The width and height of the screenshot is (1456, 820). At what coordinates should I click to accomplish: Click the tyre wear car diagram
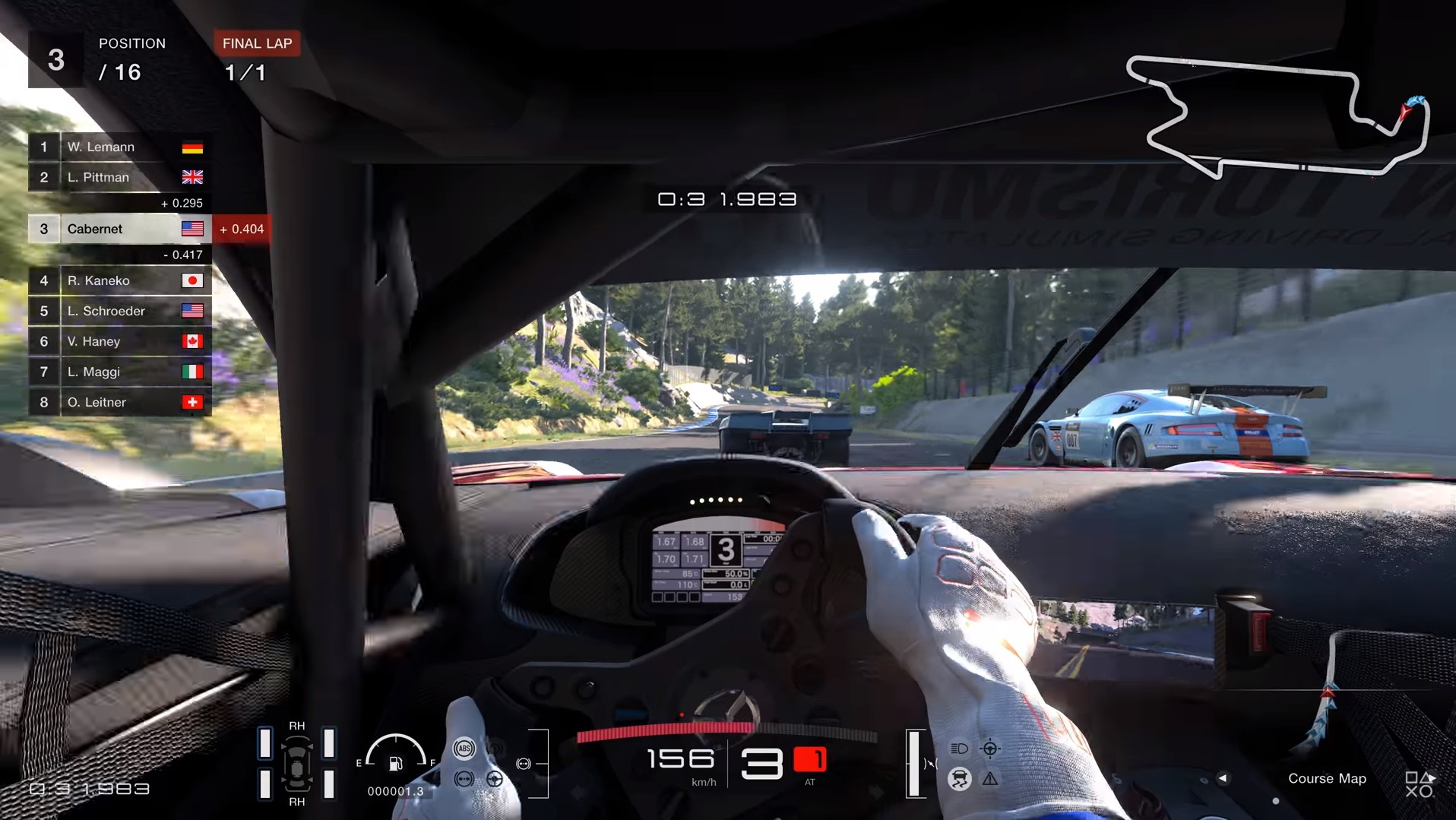point(296,764)
